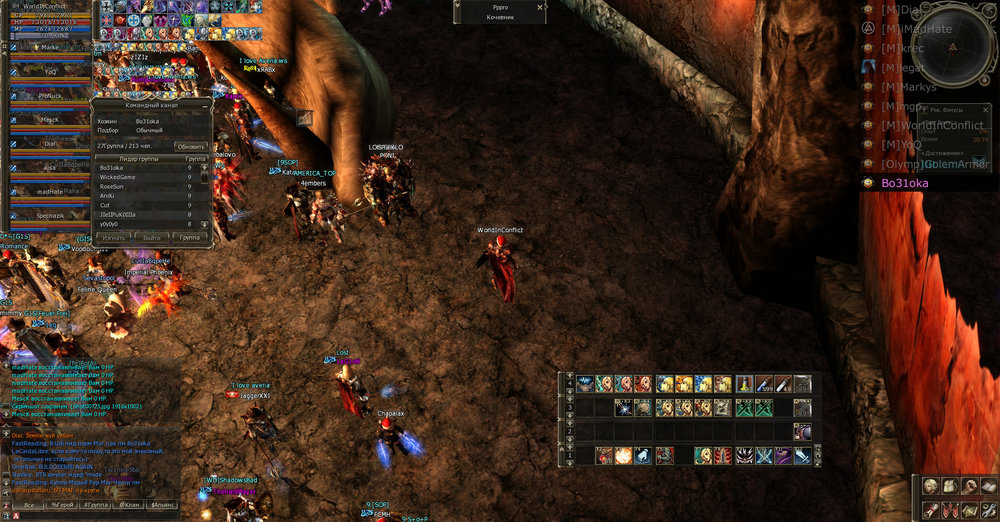
Task: Use the orange fireball skill on hotbar 1
Action: [623, 455]
